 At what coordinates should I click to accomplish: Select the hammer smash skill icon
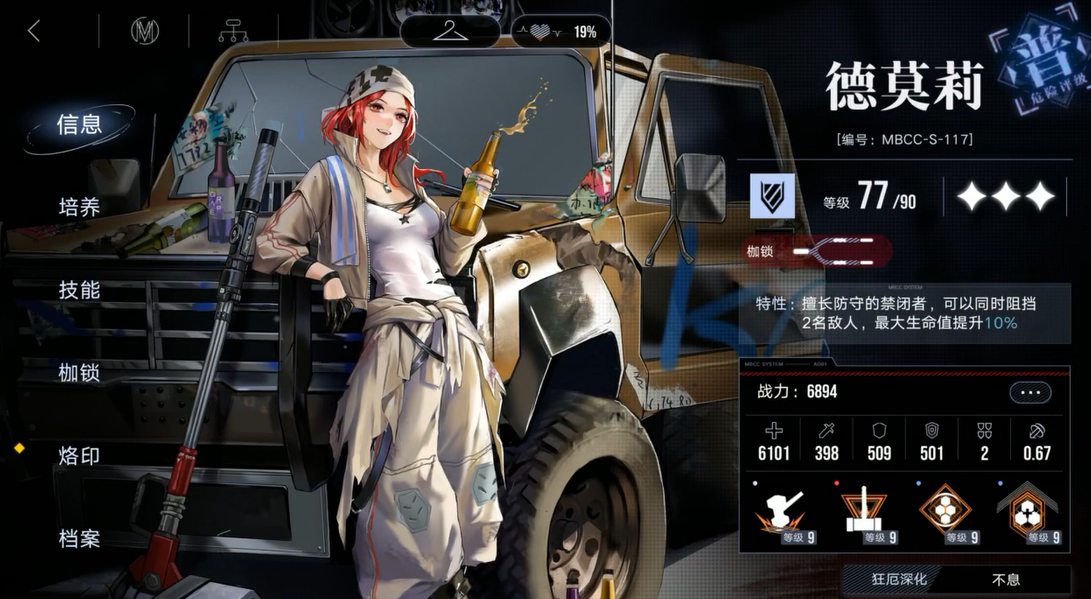(783, 514)
